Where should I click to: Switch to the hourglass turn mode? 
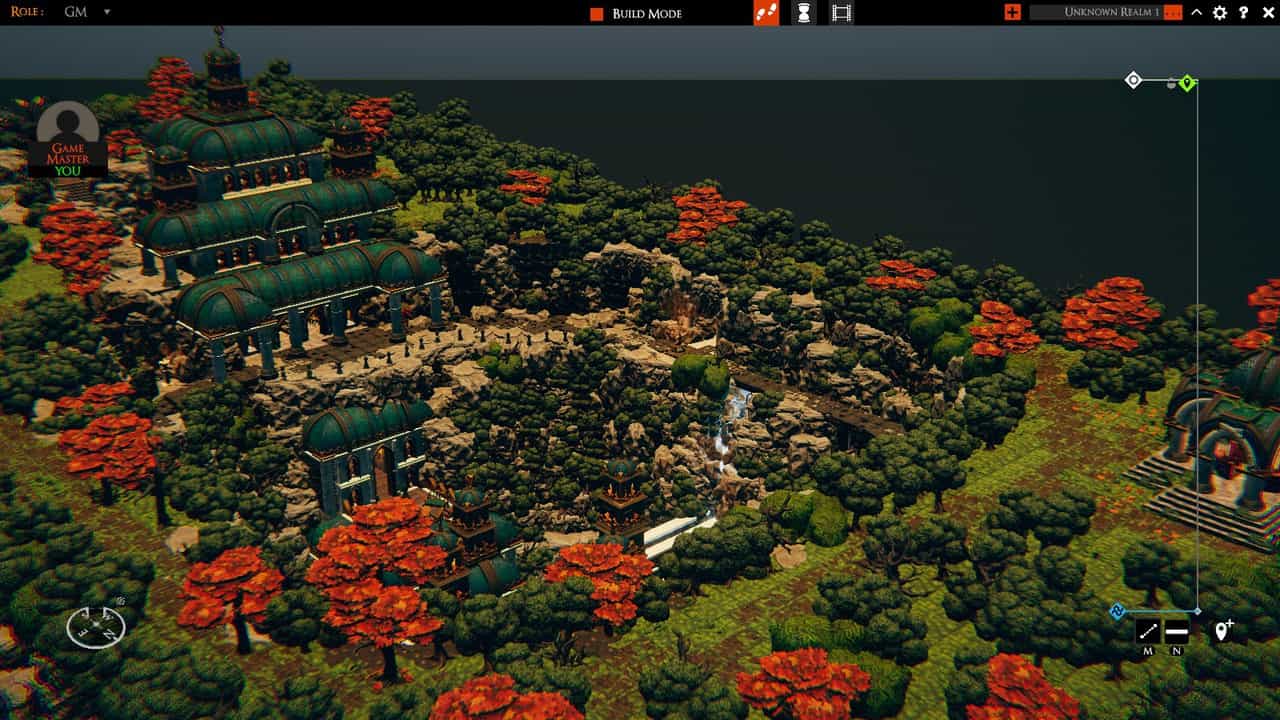pyautogui.click(x=803, y=13)
